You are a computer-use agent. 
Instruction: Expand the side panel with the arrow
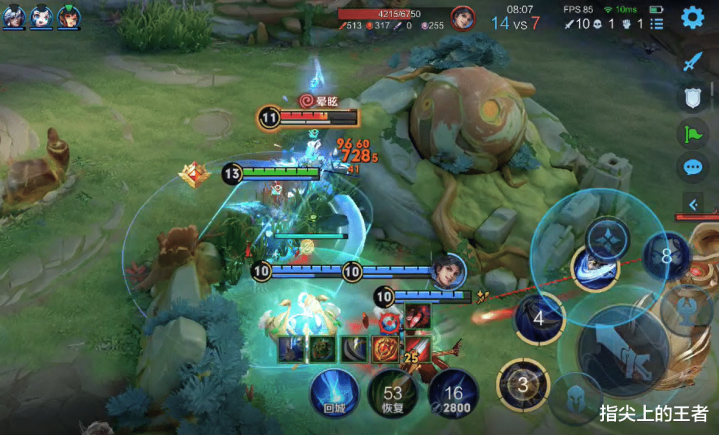[692, 205]
